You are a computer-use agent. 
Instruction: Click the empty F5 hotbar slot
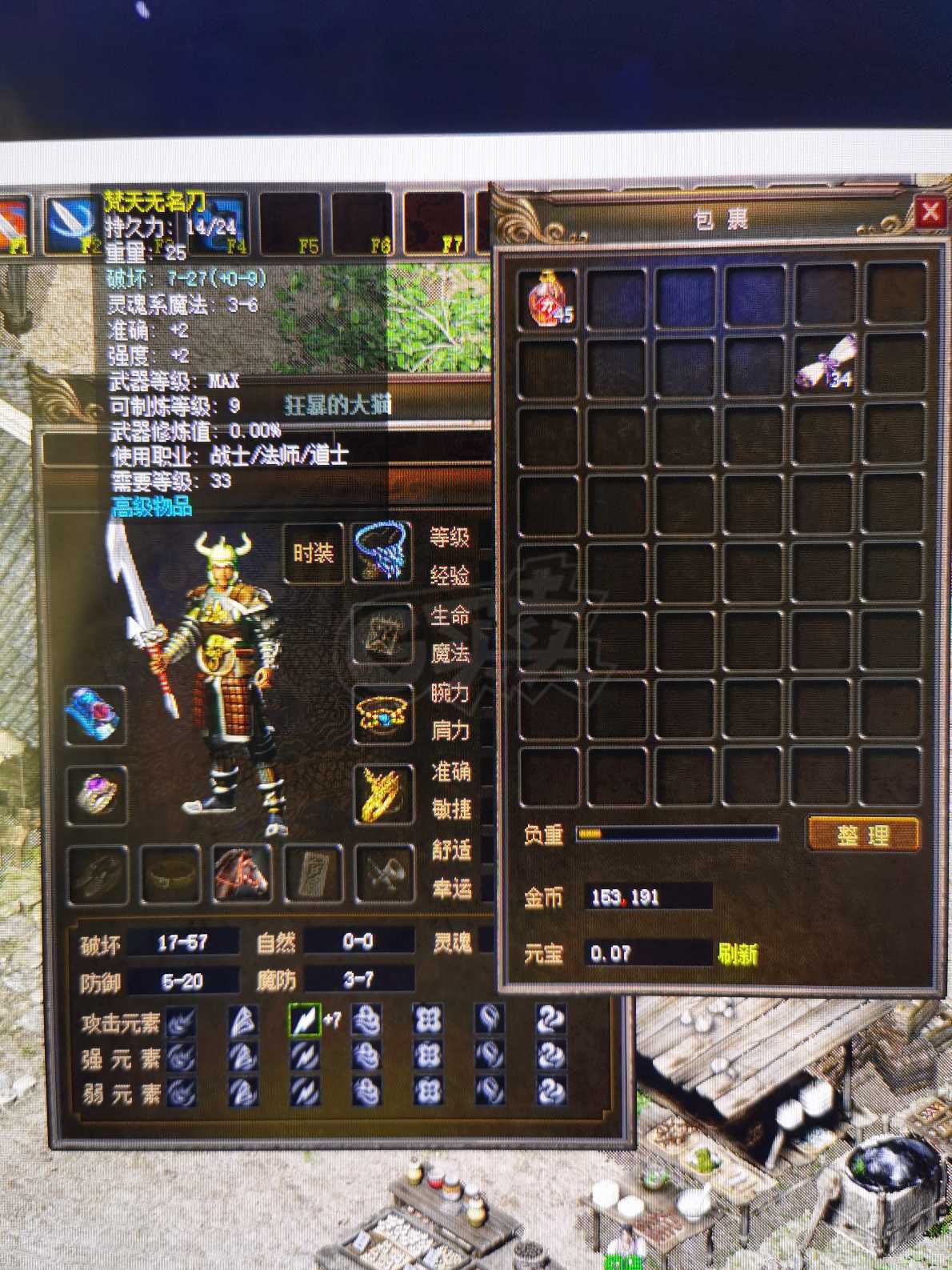point(289,222)
